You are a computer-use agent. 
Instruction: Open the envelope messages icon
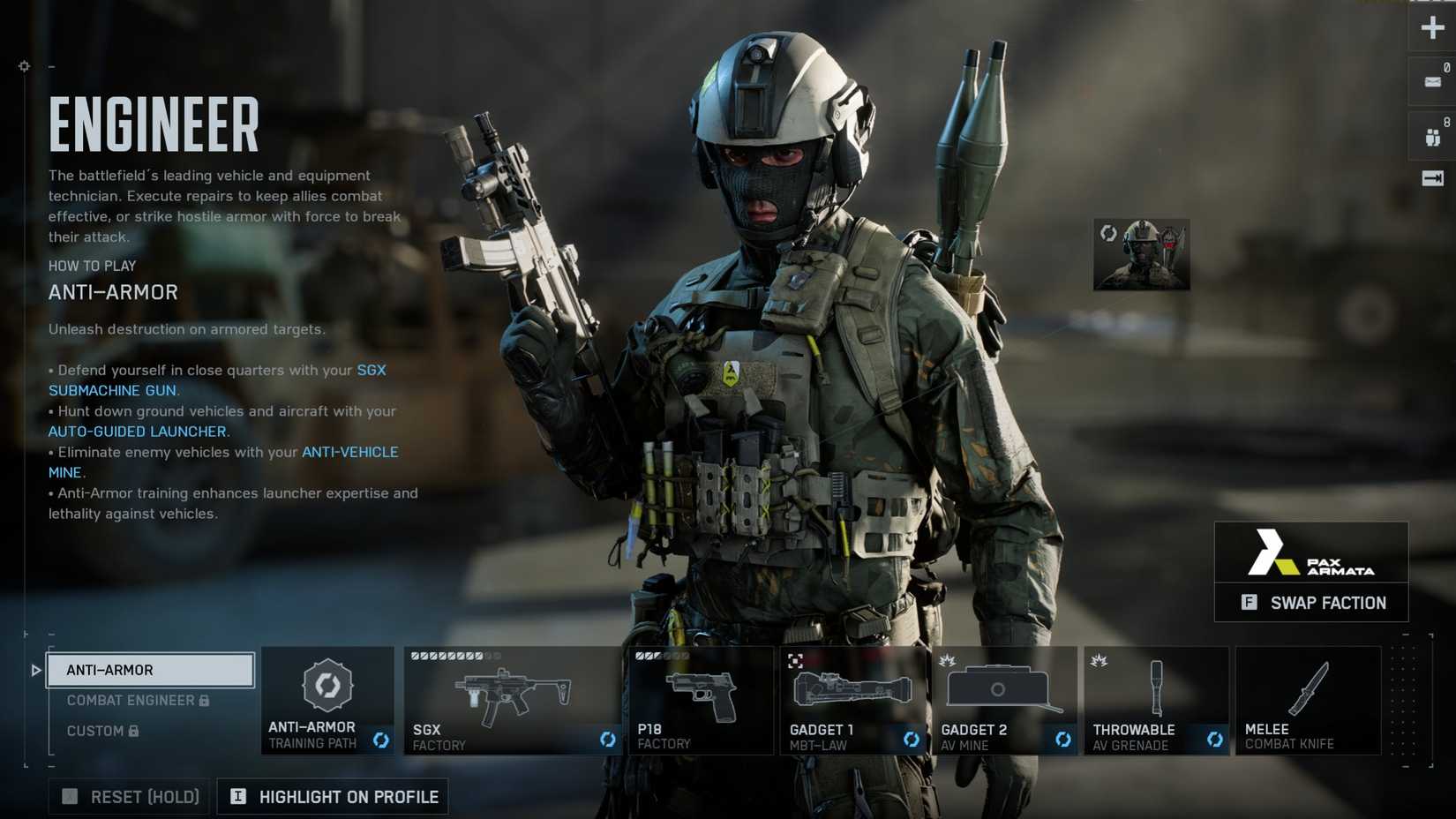click(1432, 82)
